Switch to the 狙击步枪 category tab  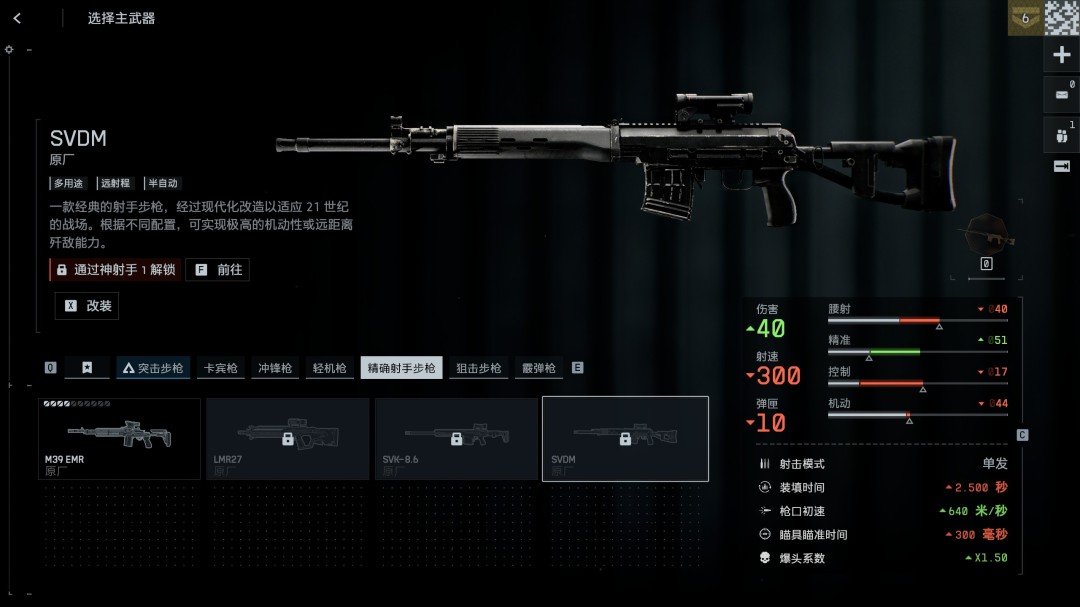pyautogui.click(x=479, y=368)
